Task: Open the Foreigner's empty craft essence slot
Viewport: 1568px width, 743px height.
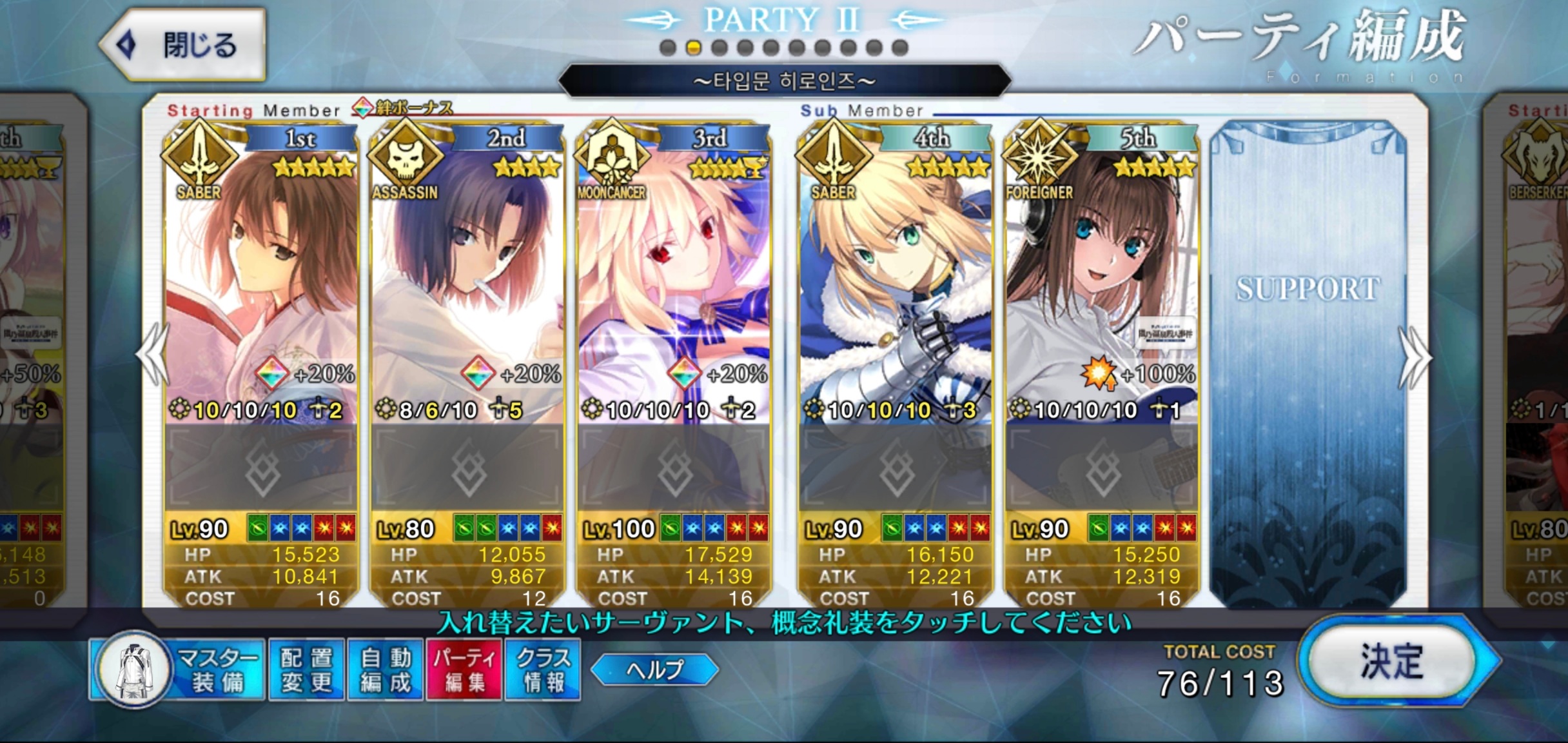Action: click(1101, 469)
